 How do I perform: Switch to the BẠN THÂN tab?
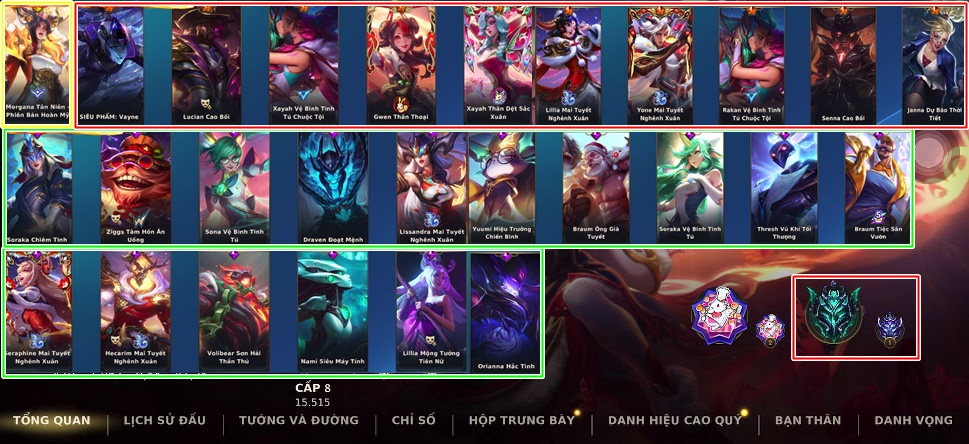pyautogui.click(x=807, y=421)
